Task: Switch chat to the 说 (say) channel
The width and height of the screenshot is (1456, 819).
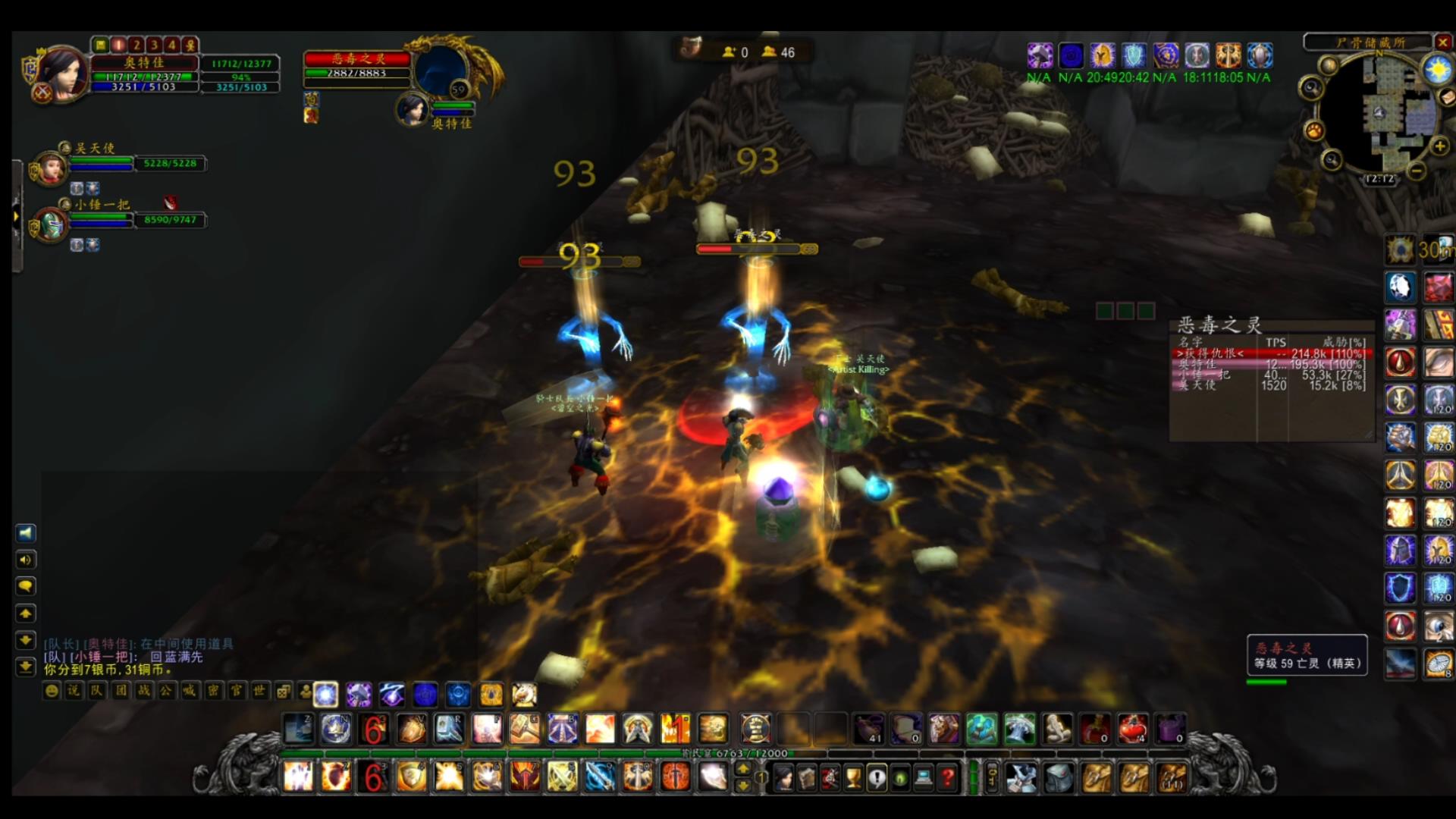Action: coord(74,691)
